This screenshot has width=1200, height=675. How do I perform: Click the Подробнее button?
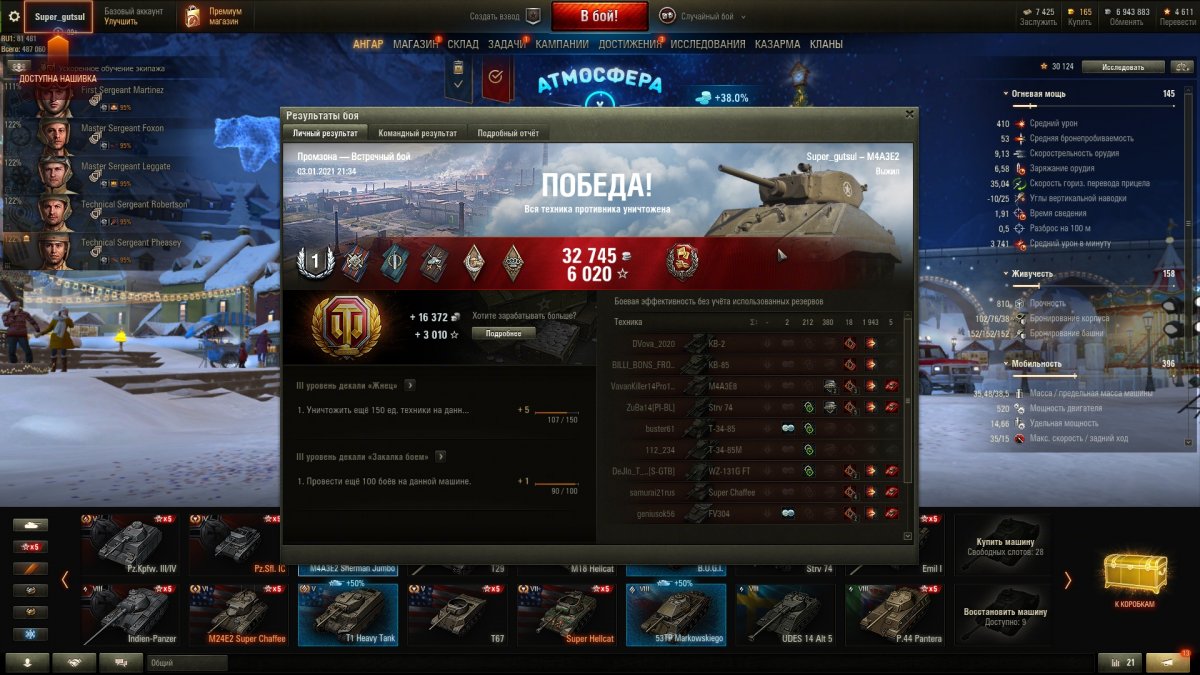tap(504, 333)
